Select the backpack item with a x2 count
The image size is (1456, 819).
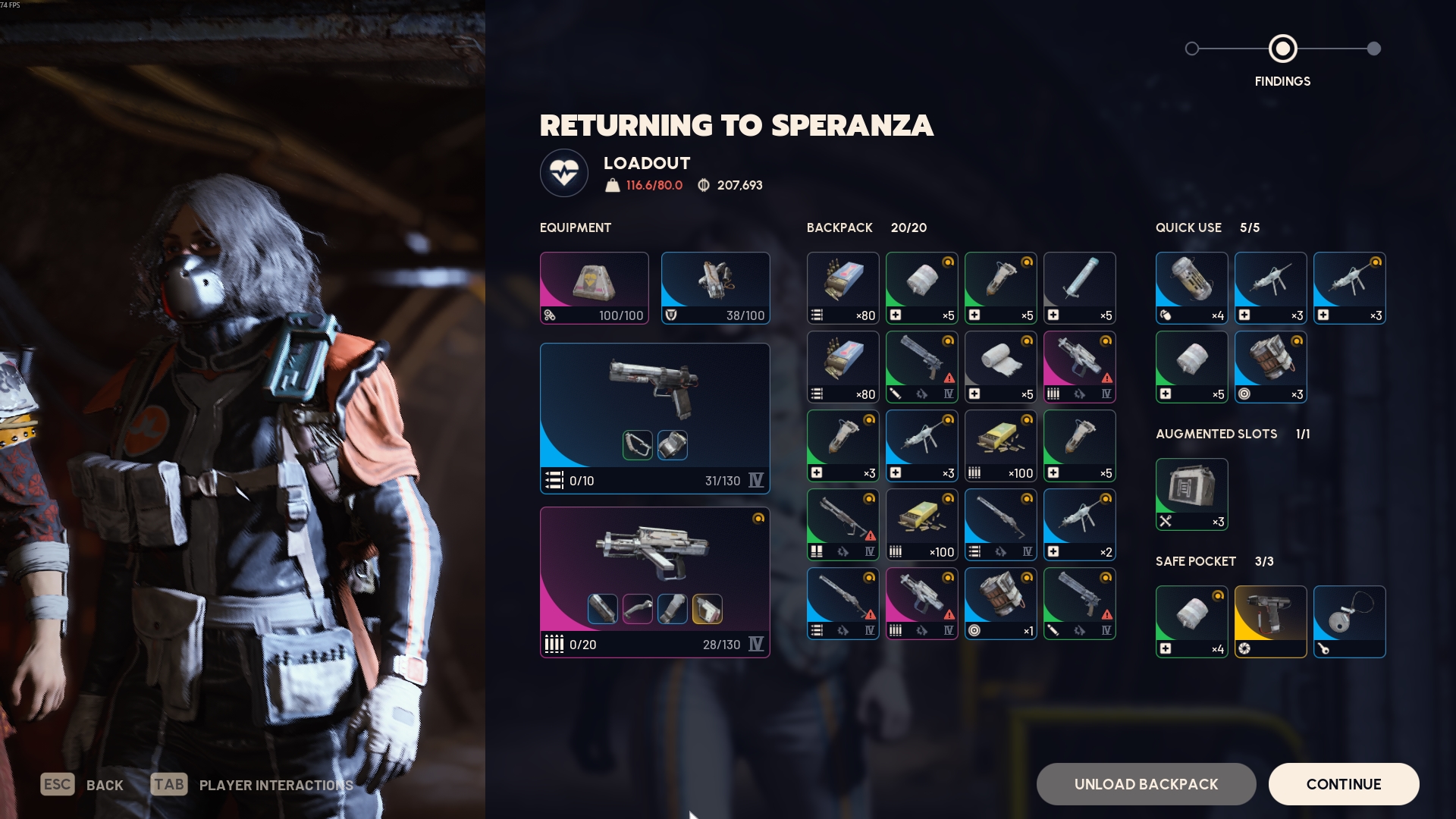[x=1079, y=525]
